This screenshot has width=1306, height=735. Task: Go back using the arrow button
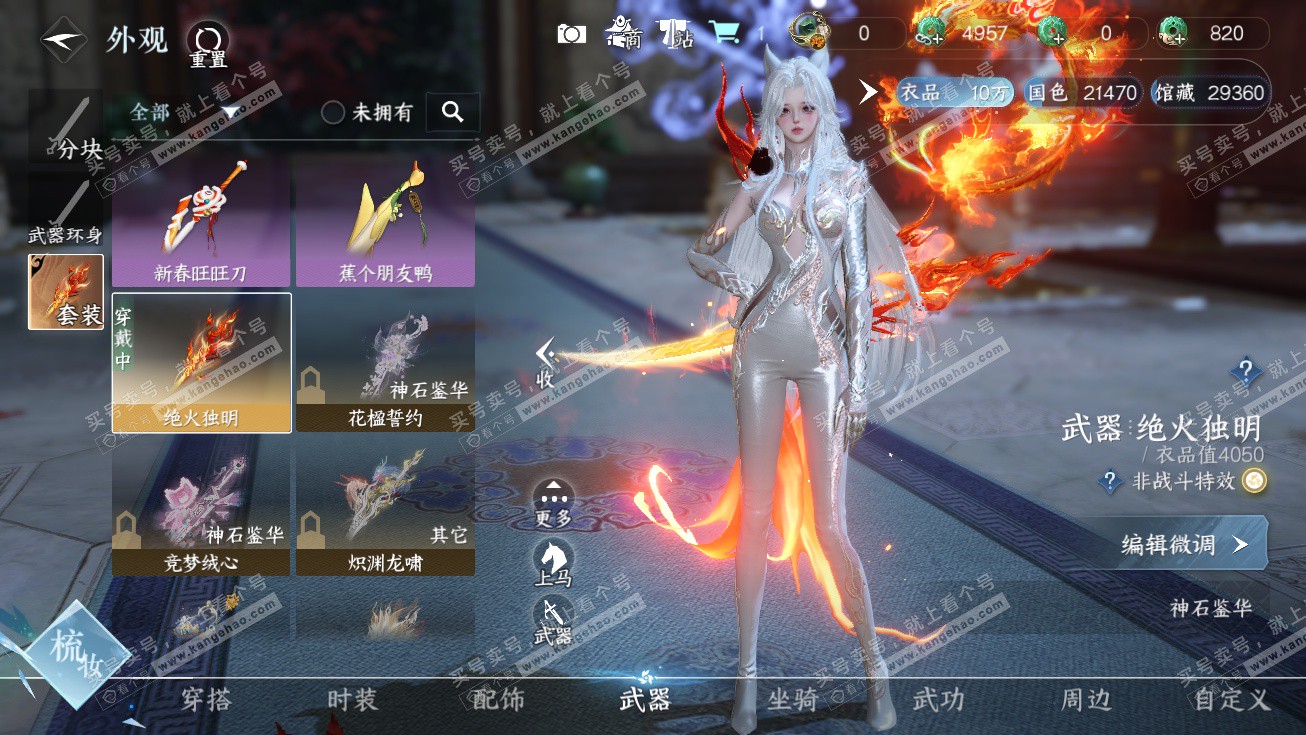coord(63,39)
